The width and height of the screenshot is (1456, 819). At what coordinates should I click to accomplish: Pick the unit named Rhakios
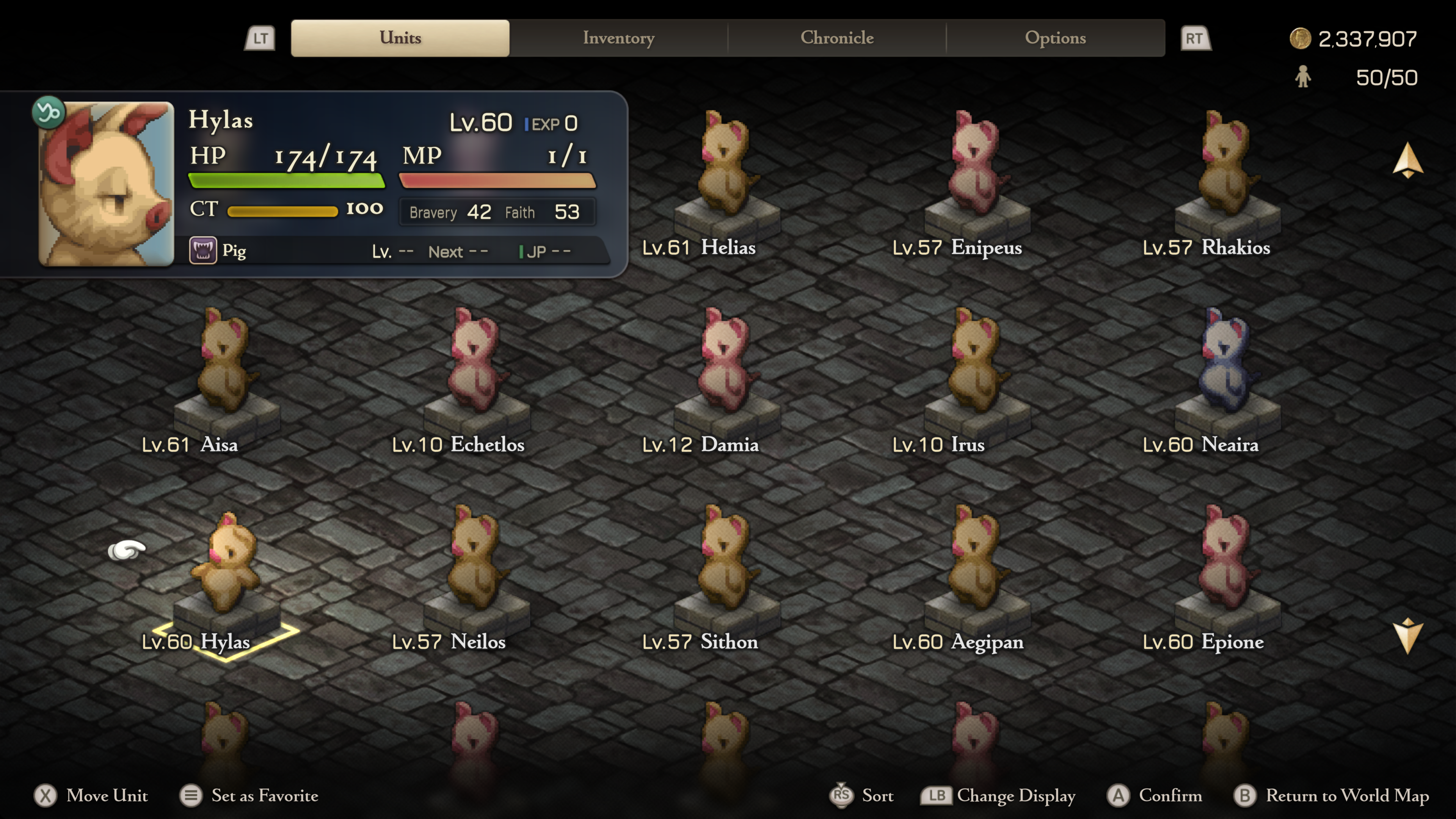point(1227,169)
